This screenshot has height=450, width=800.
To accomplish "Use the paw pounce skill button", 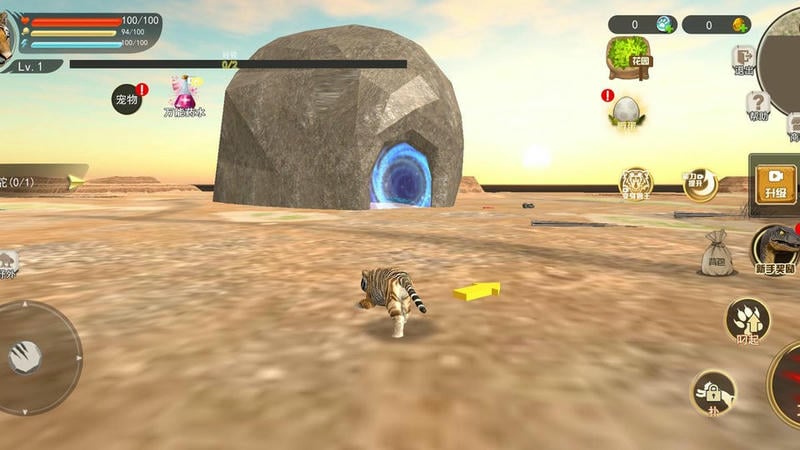I will click(x=747, y=320).
